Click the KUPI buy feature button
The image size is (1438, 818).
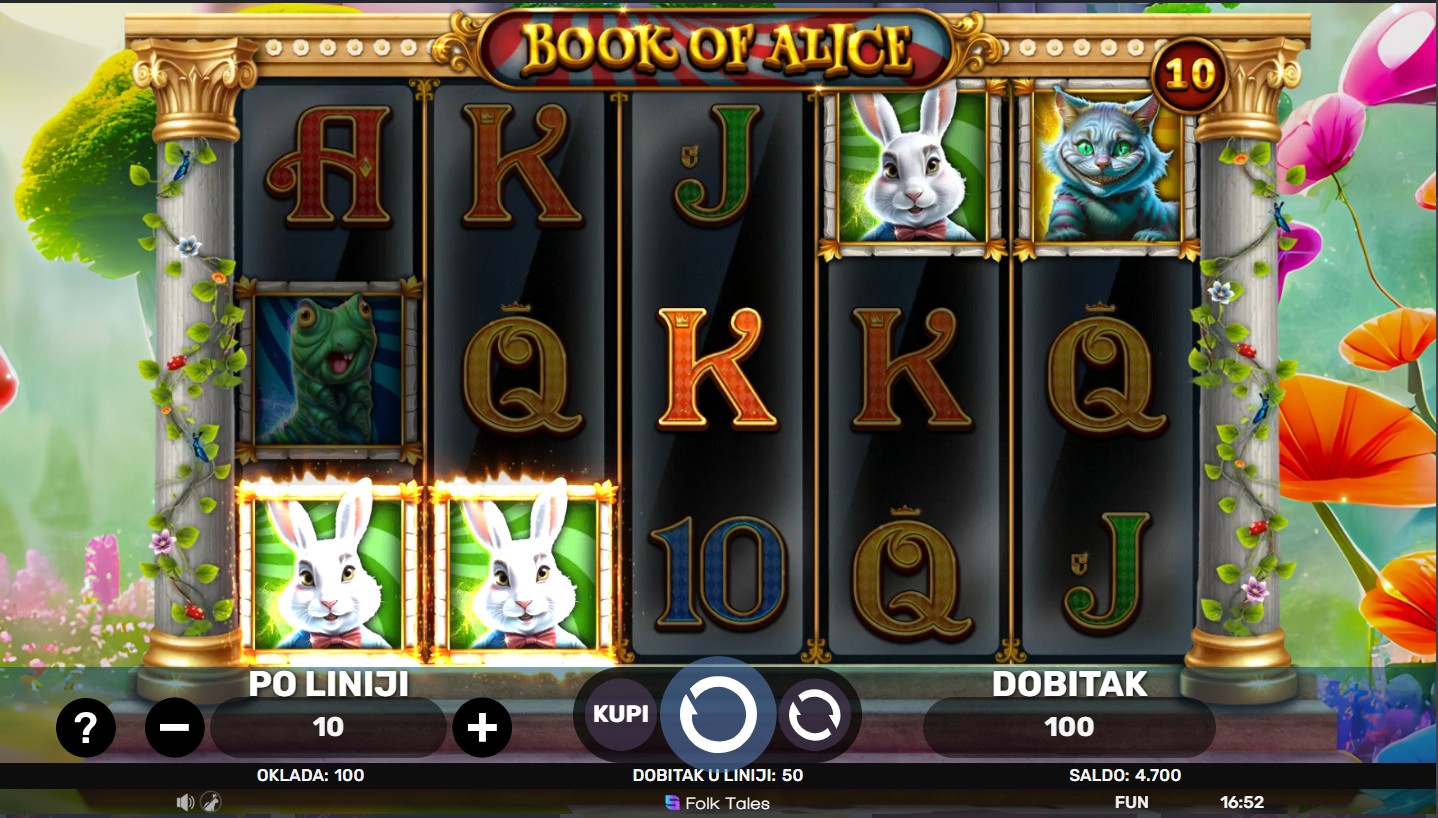coord(620,714)
